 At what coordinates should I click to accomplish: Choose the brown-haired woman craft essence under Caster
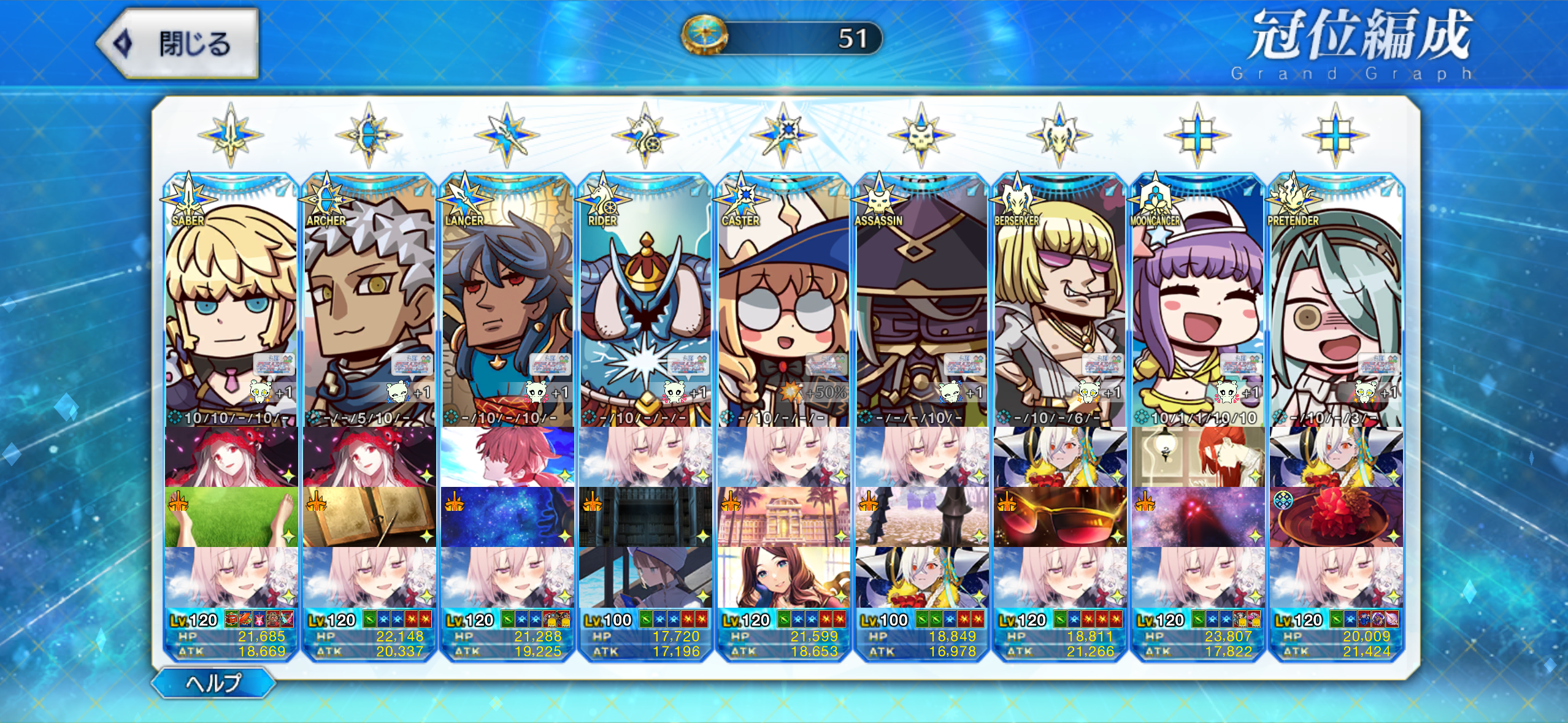coord(783,577)
